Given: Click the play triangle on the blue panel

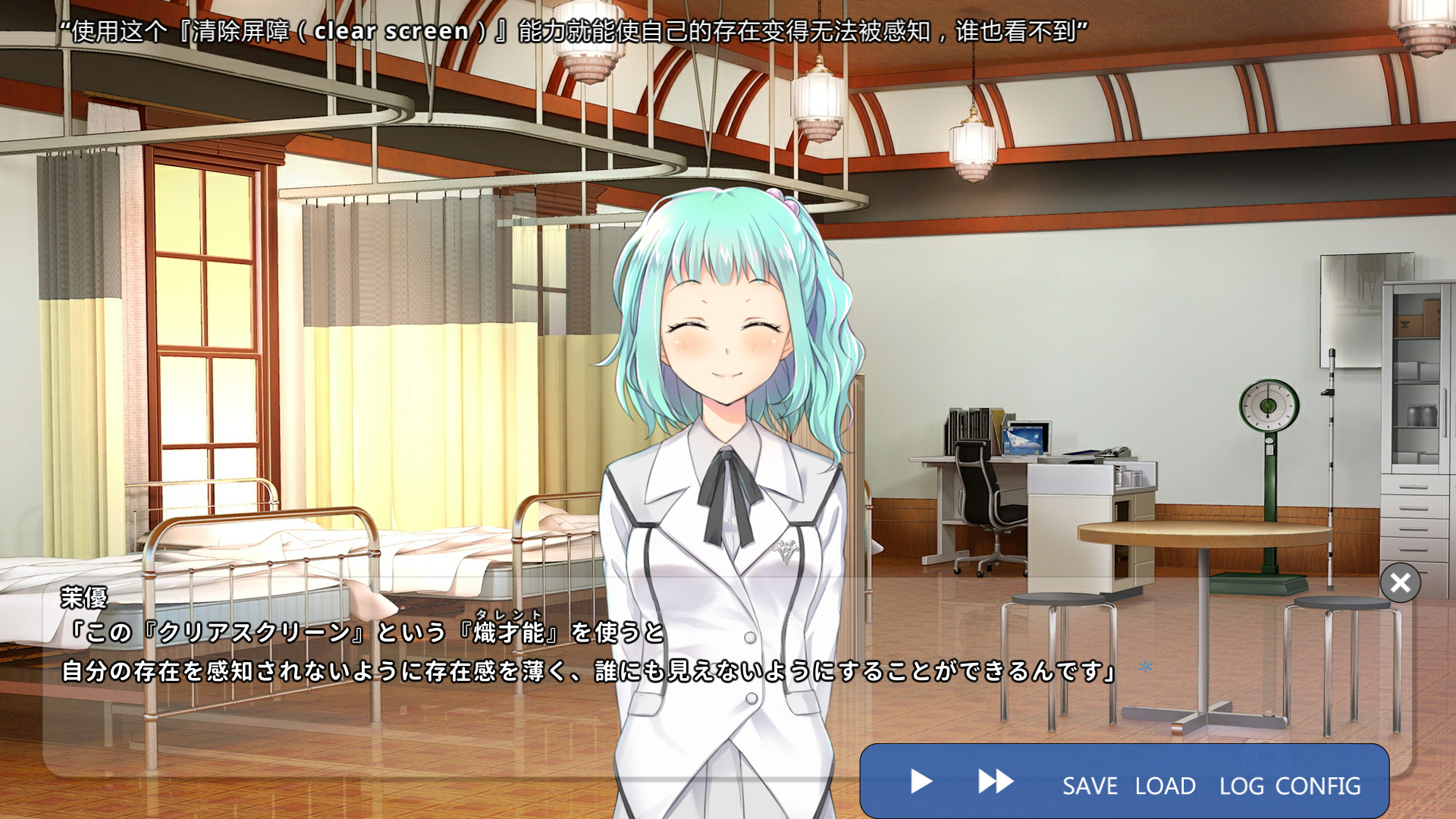Looking at the screenshot, I should click(x=920, y=781).
